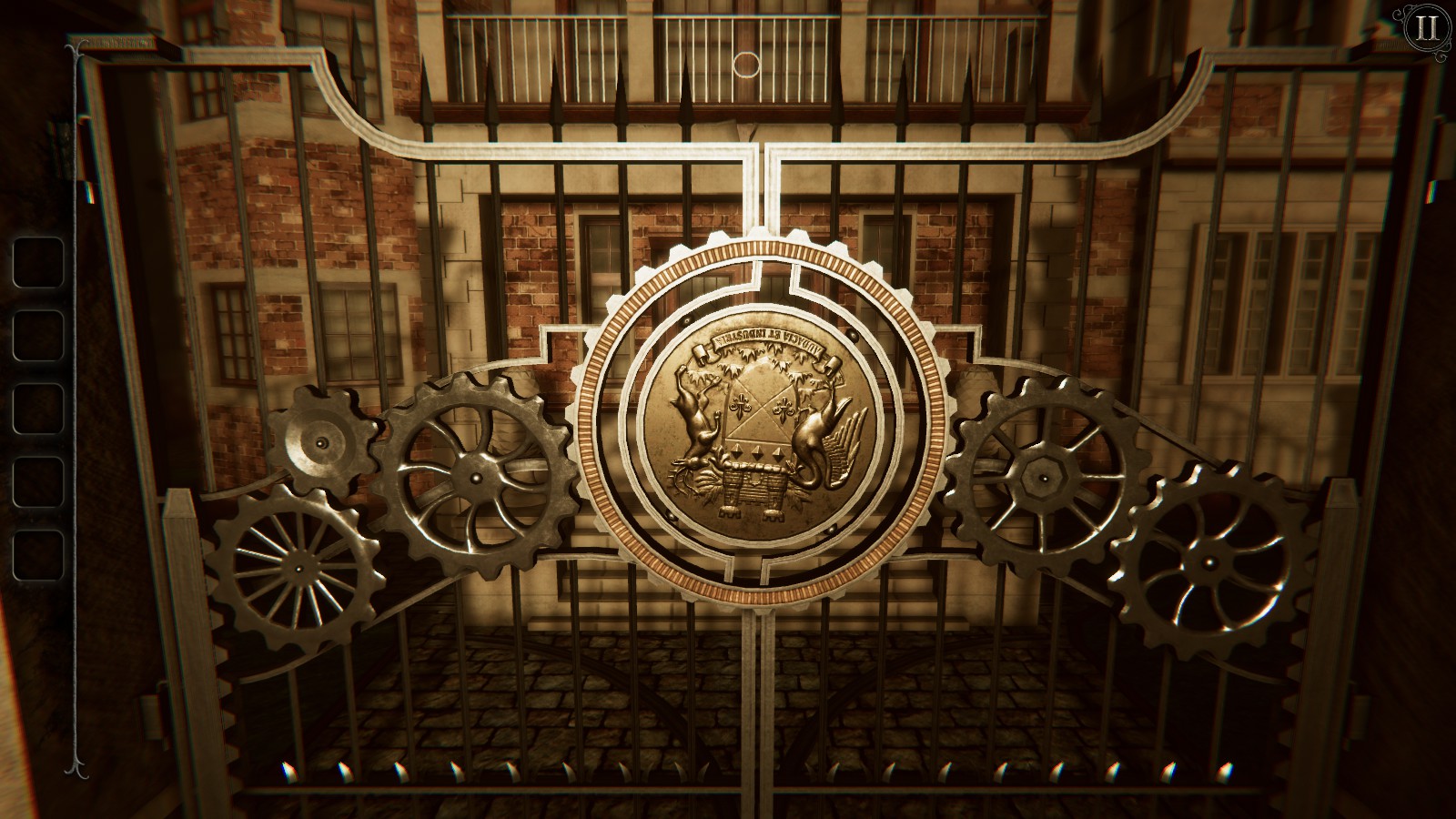Click the small circle at the top of the gate
Viewport: 1456px width, 819px height.
click(x=746, y=64)
